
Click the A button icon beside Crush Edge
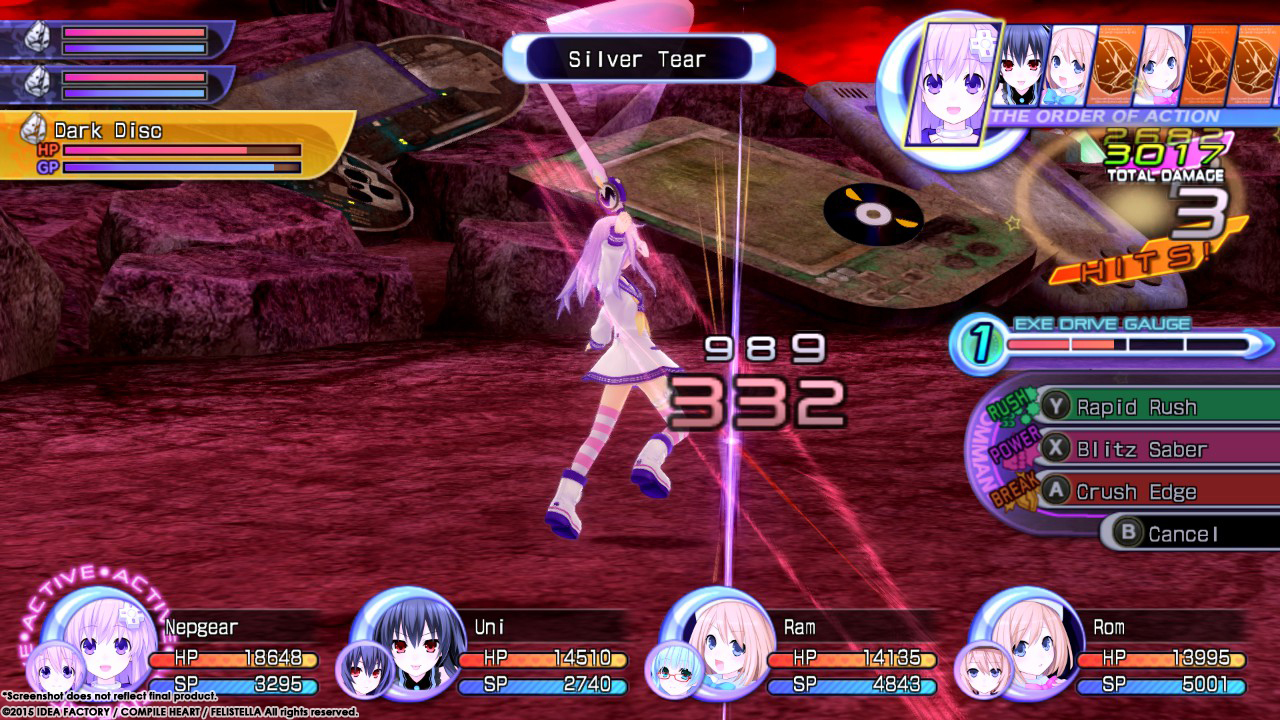click(1055, 491)
